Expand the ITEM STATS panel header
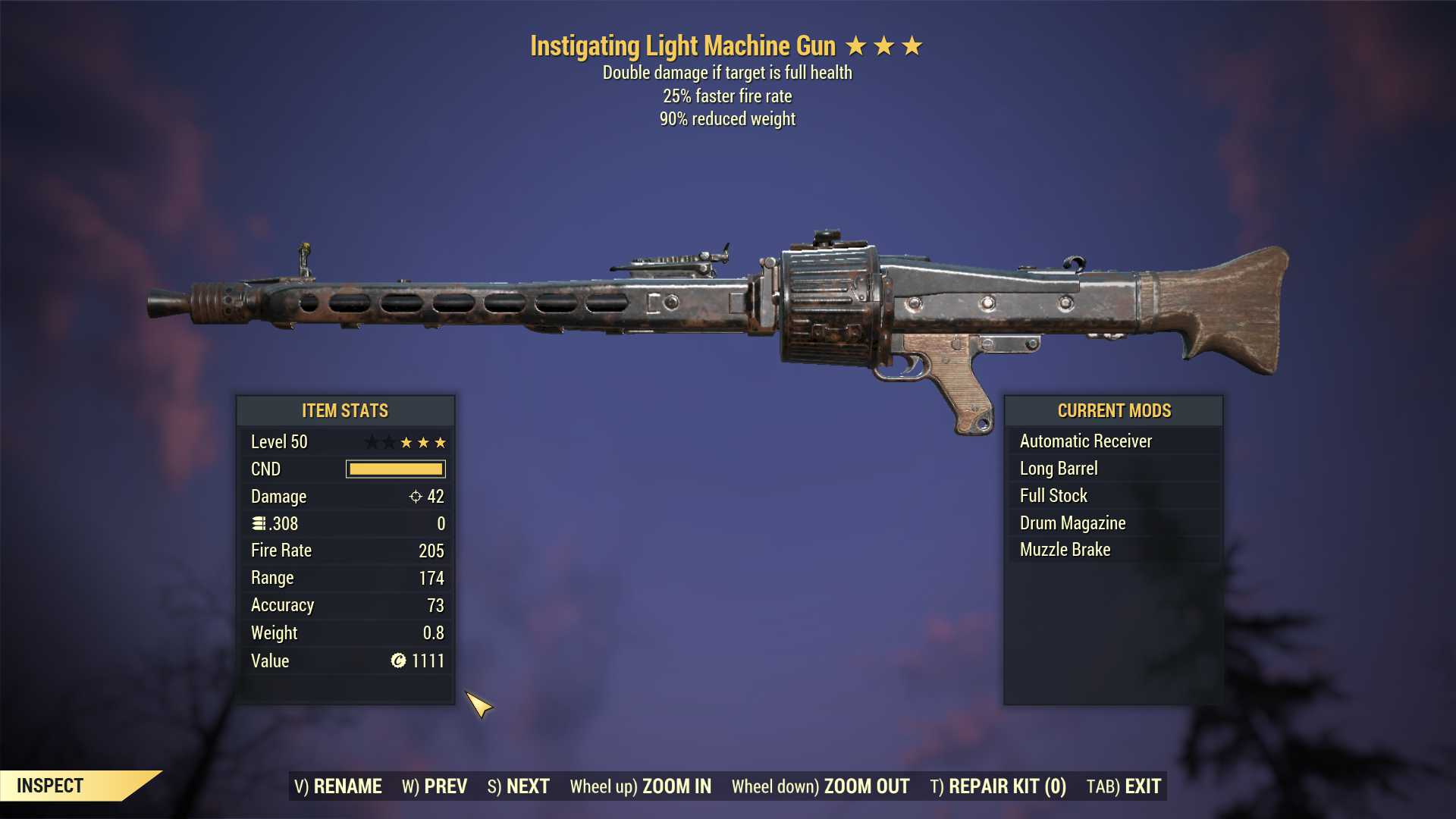This screenshot has width=1456, height=819. (345, 410)
